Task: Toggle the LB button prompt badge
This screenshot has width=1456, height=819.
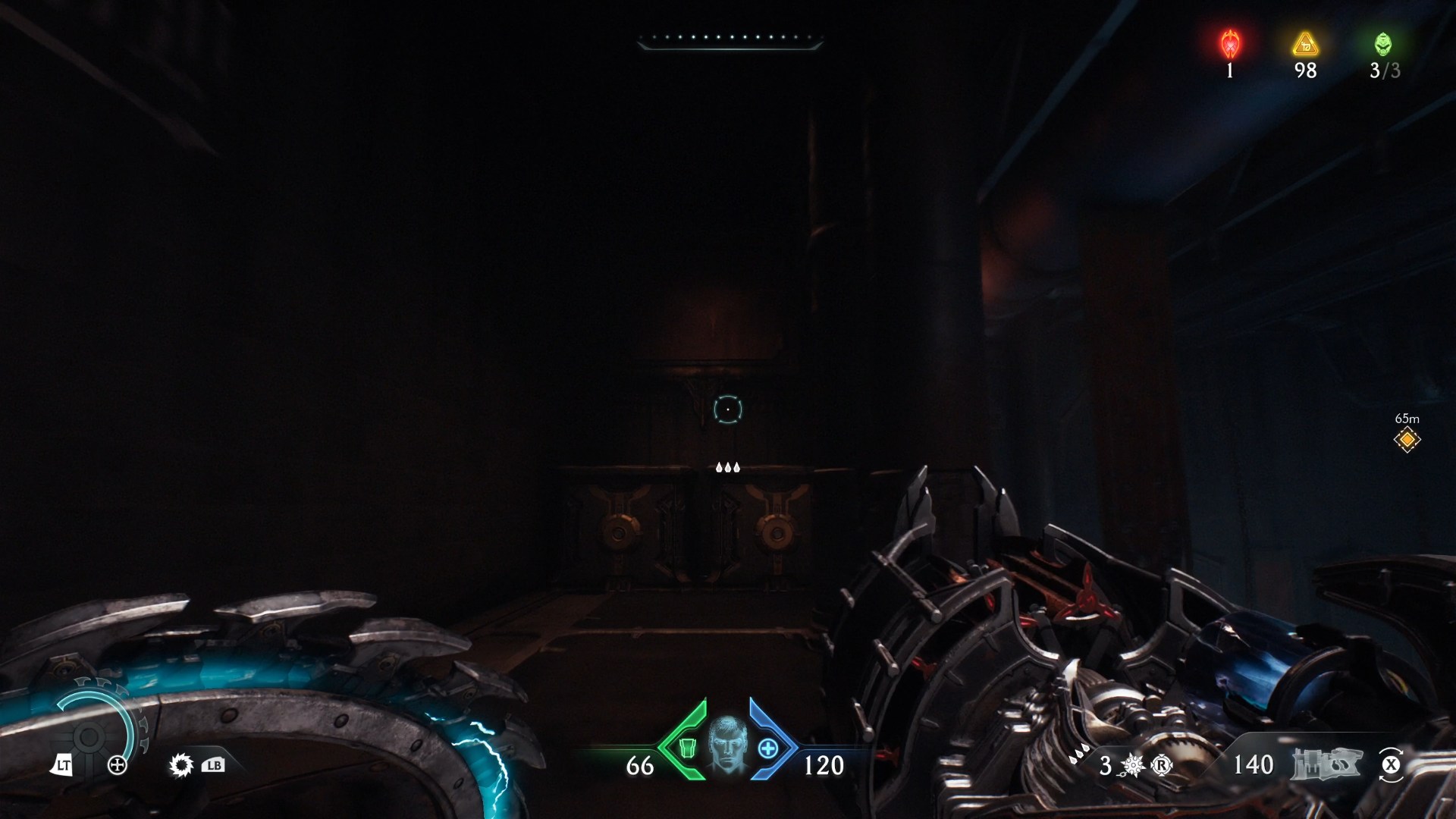Action: click(x=215, y=766)
